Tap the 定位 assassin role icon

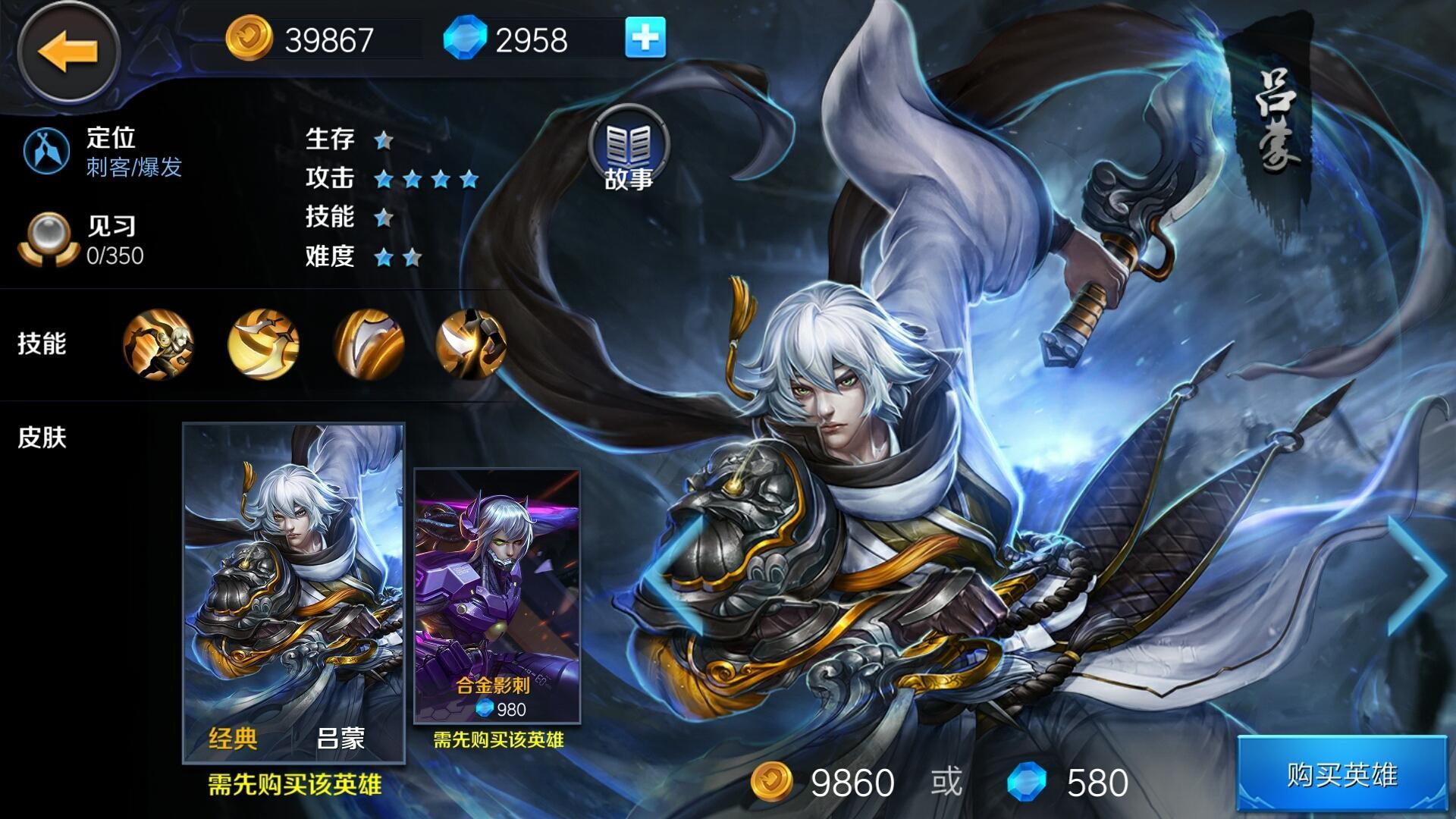pyautogui.click(x=47, y=150)
